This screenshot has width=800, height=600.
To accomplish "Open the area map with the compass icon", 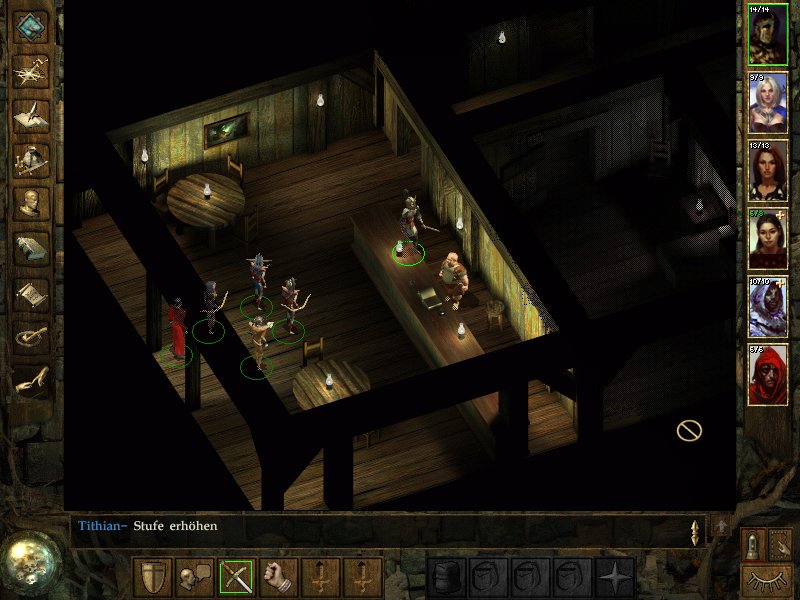I will (x=32, y=71).
